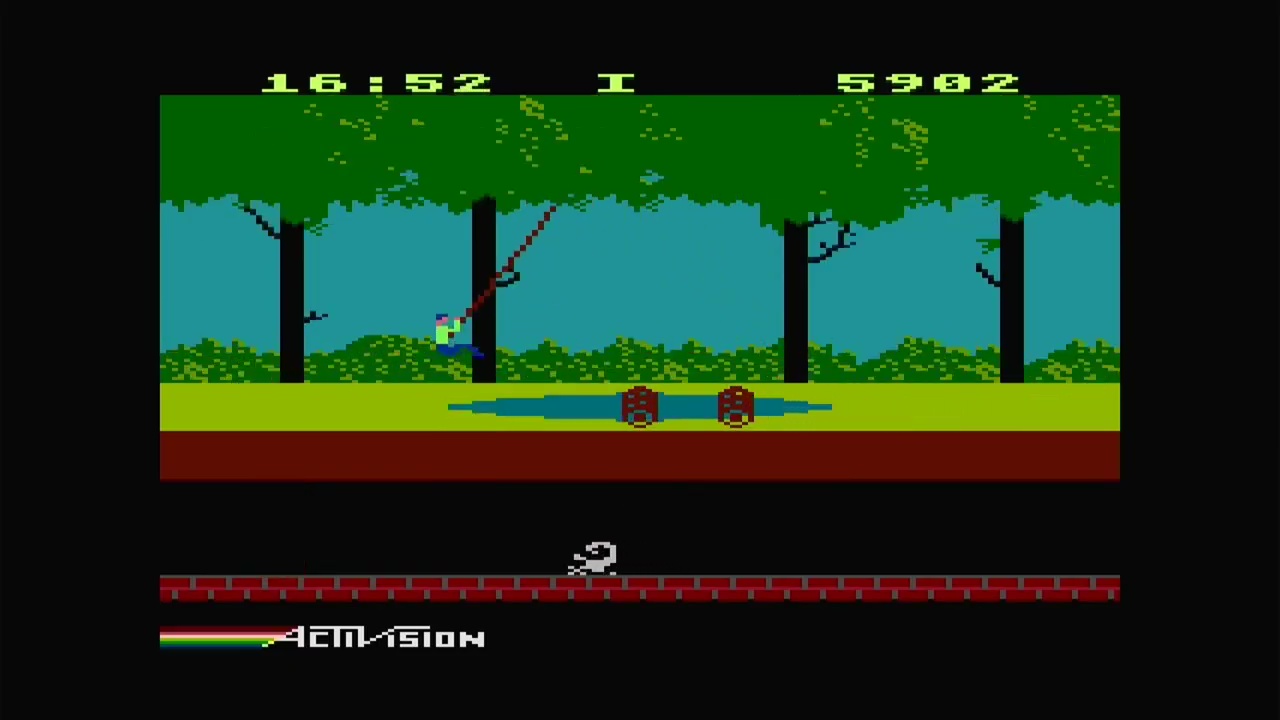
Task: Select the right crocodile head in the water
Action: tap(736, 405)
